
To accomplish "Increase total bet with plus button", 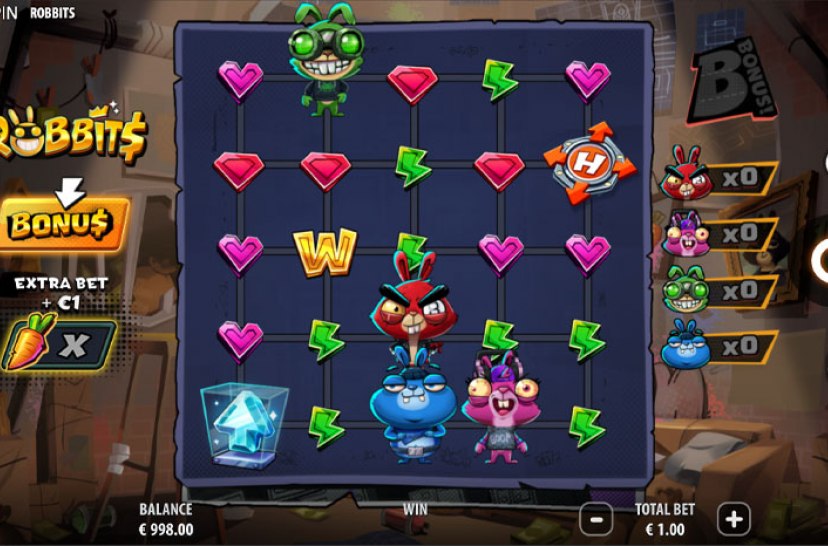I will [735, 519].
